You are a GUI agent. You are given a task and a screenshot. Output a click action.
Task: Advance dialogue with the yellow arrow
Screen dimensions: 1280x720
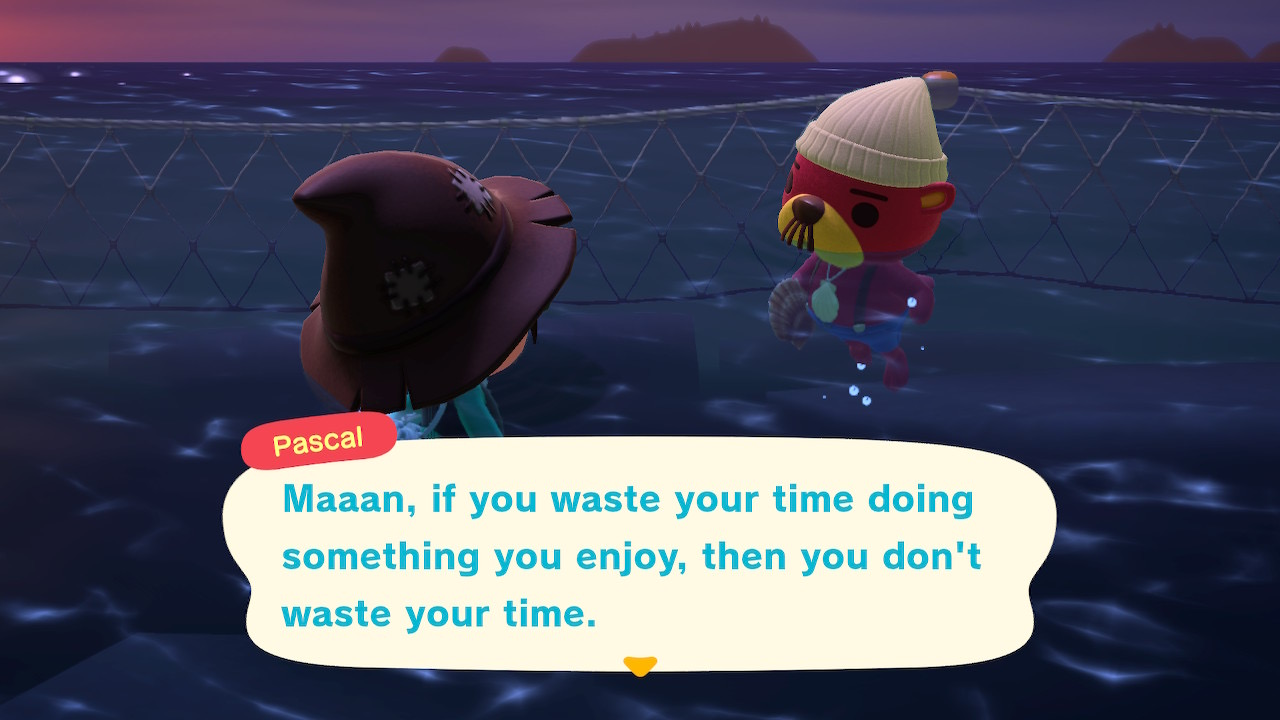coord(639,665)
